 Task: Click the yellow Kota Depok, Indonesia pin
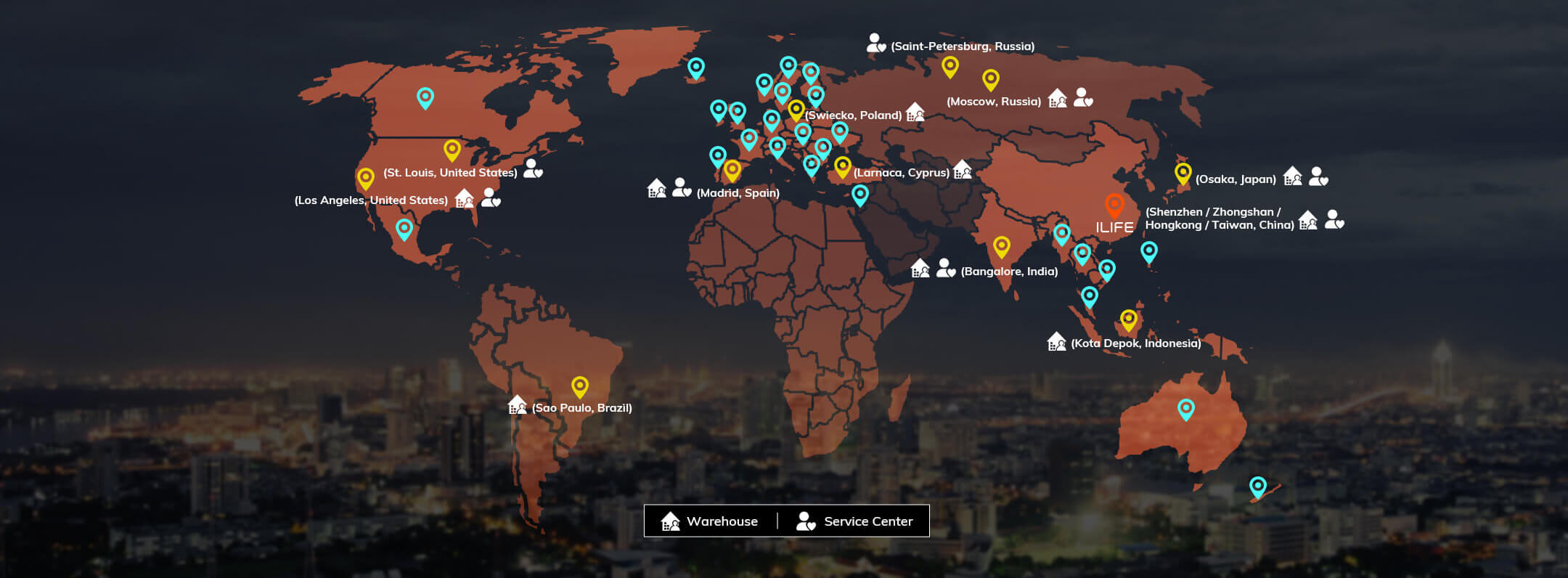pos(1128,319)
